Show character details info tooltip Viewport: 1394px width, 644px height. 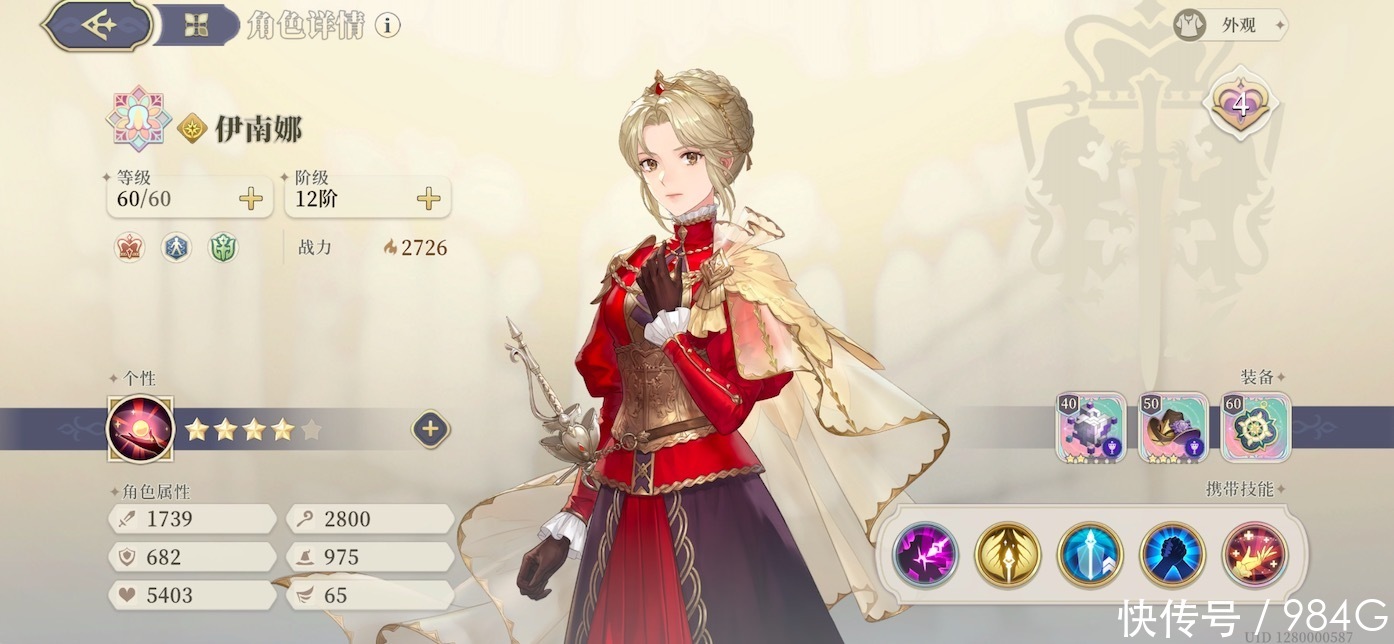click(388, 26)
